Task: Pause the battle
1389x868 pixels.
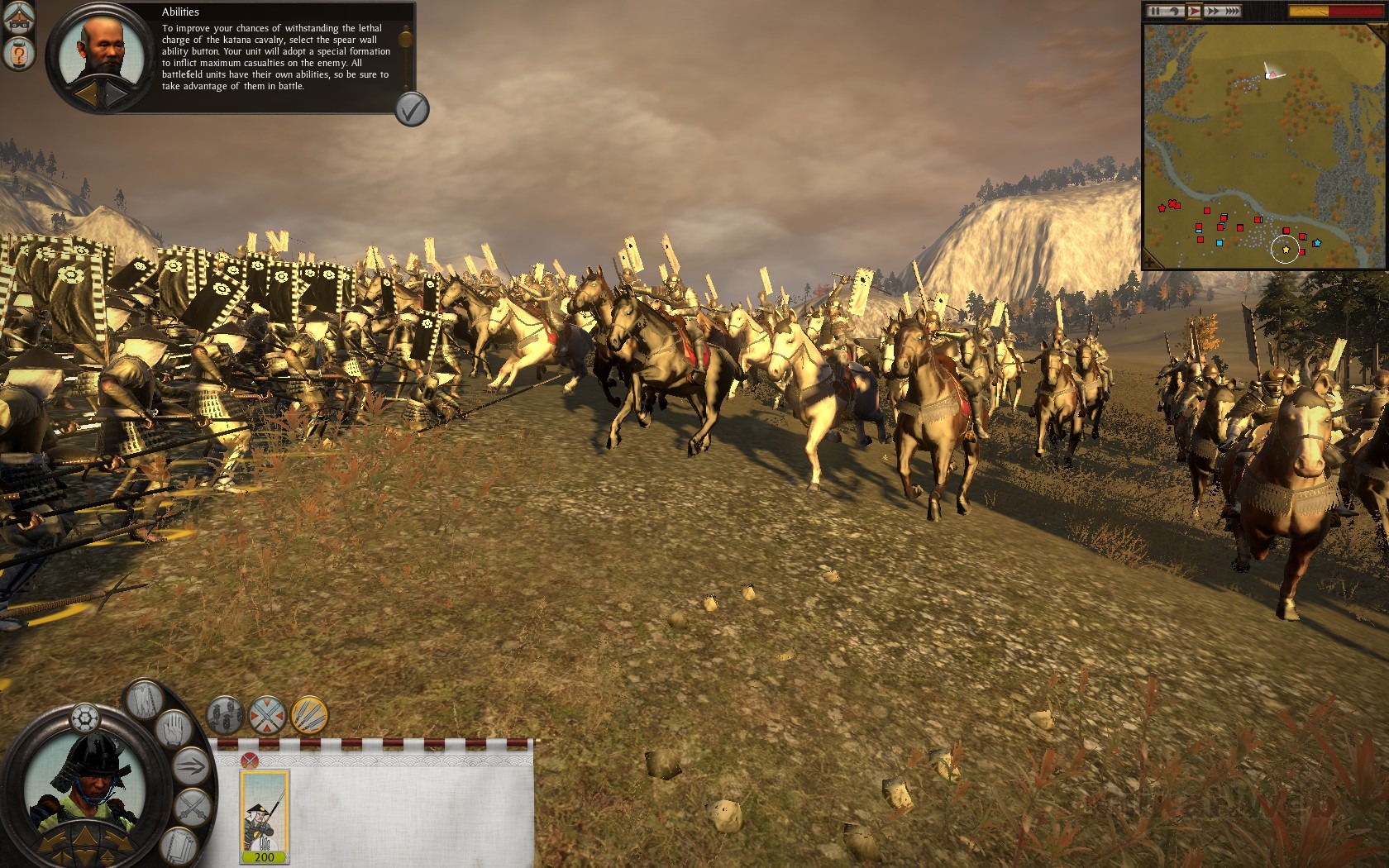Action: tap(1155, 11)
